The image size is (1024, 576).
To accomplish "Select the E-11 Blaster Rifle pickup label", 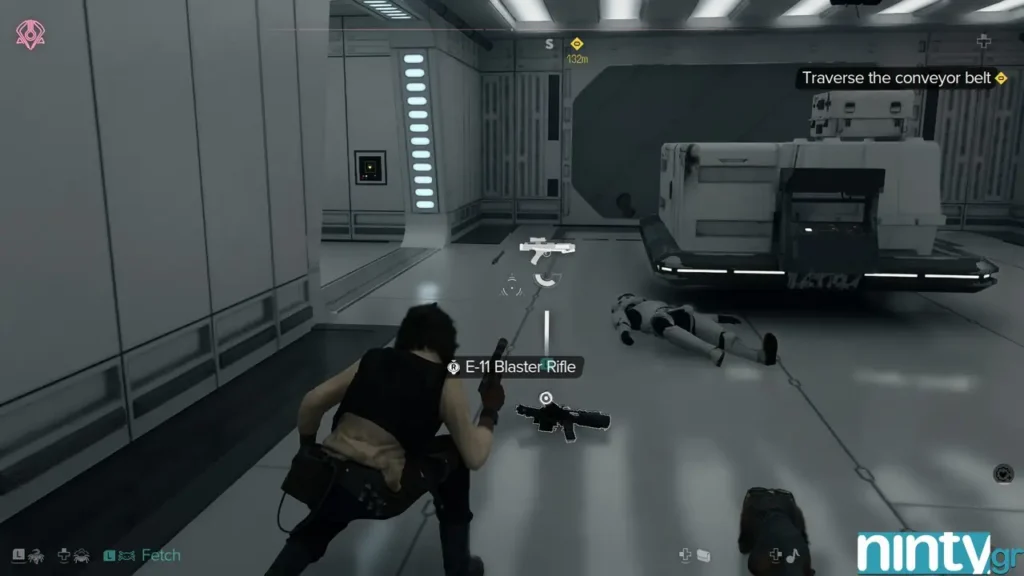I will (513, 367).
